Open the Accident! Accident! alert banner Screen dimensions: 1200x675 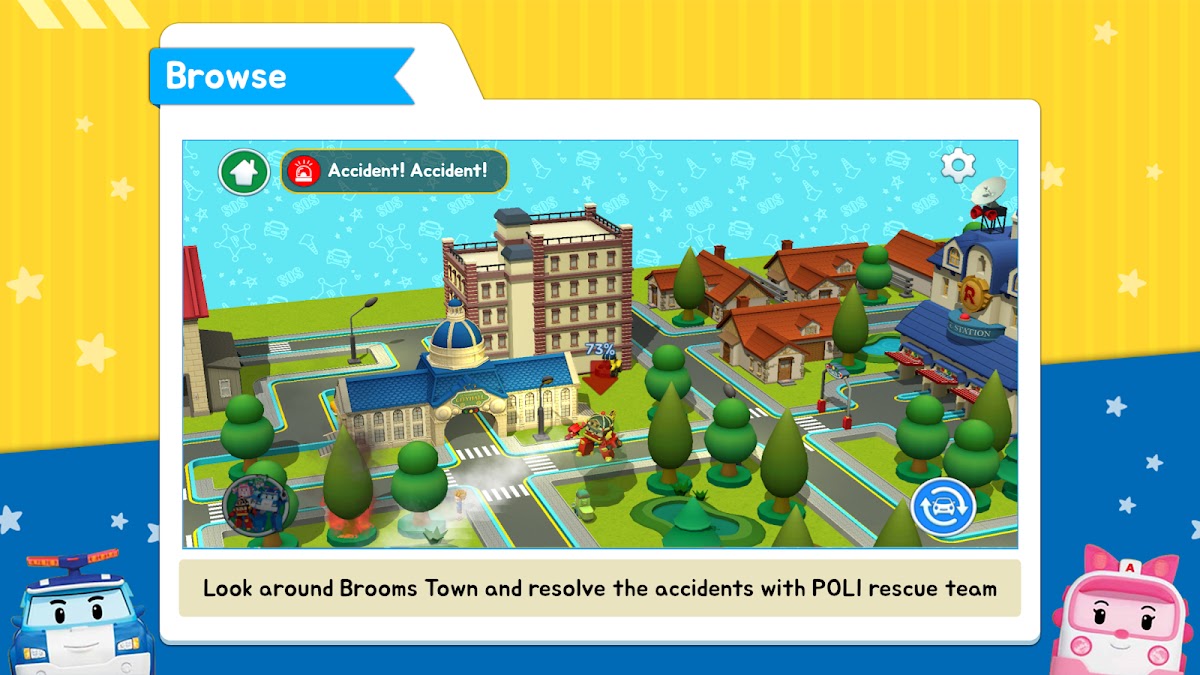click(394, 172)
